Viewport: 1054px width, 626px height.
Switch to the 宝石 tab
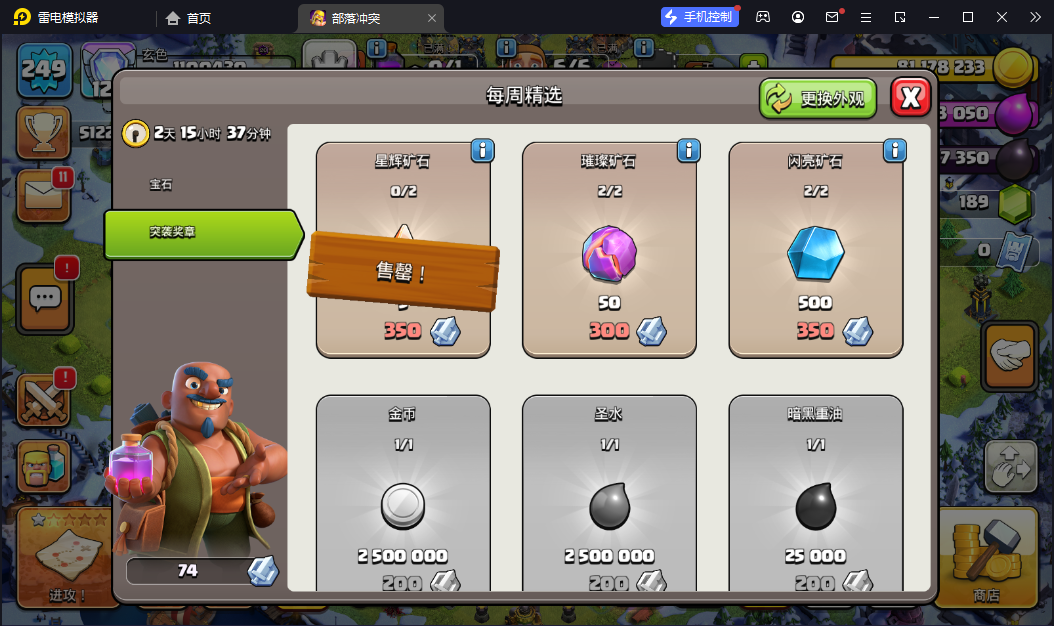tap(161, 185)
